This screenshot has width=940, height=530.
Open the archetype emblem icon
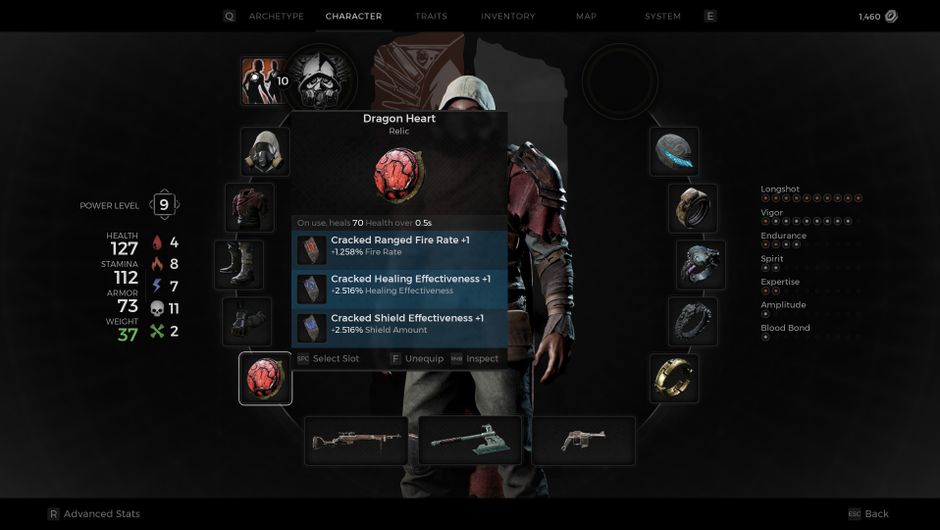[x=322, y=80]
